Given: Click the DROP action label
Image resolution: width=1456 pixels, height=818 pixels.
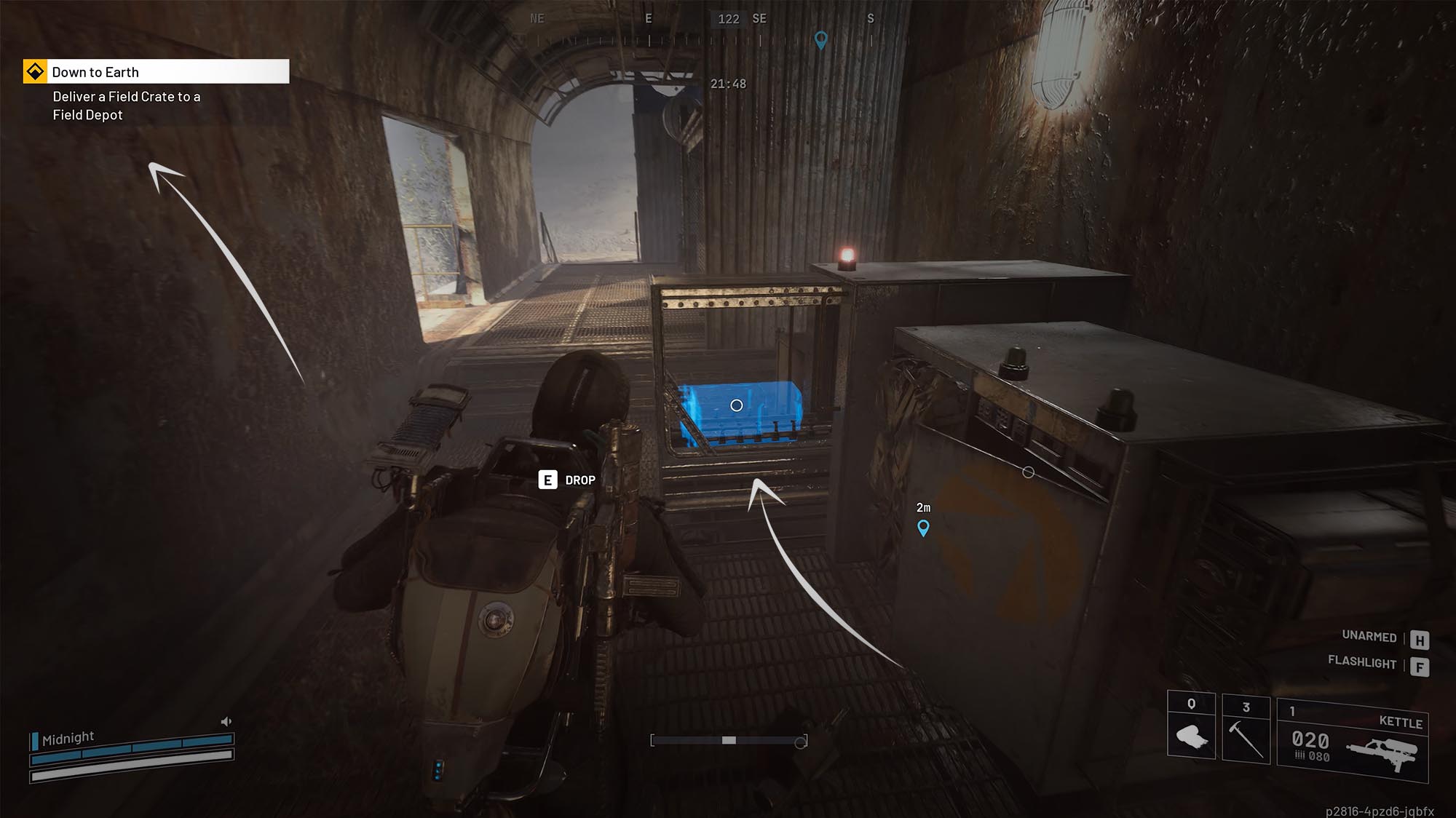Looking at the screenshot, I should tap(579, 480).
